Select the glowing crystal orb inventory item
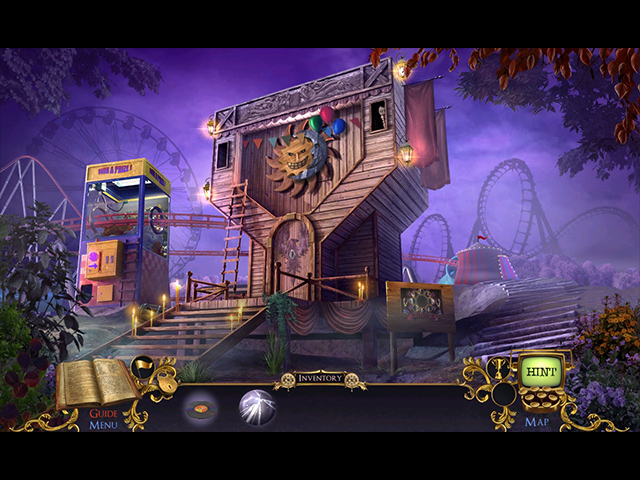The image size is (640, 480). (257, 408)
